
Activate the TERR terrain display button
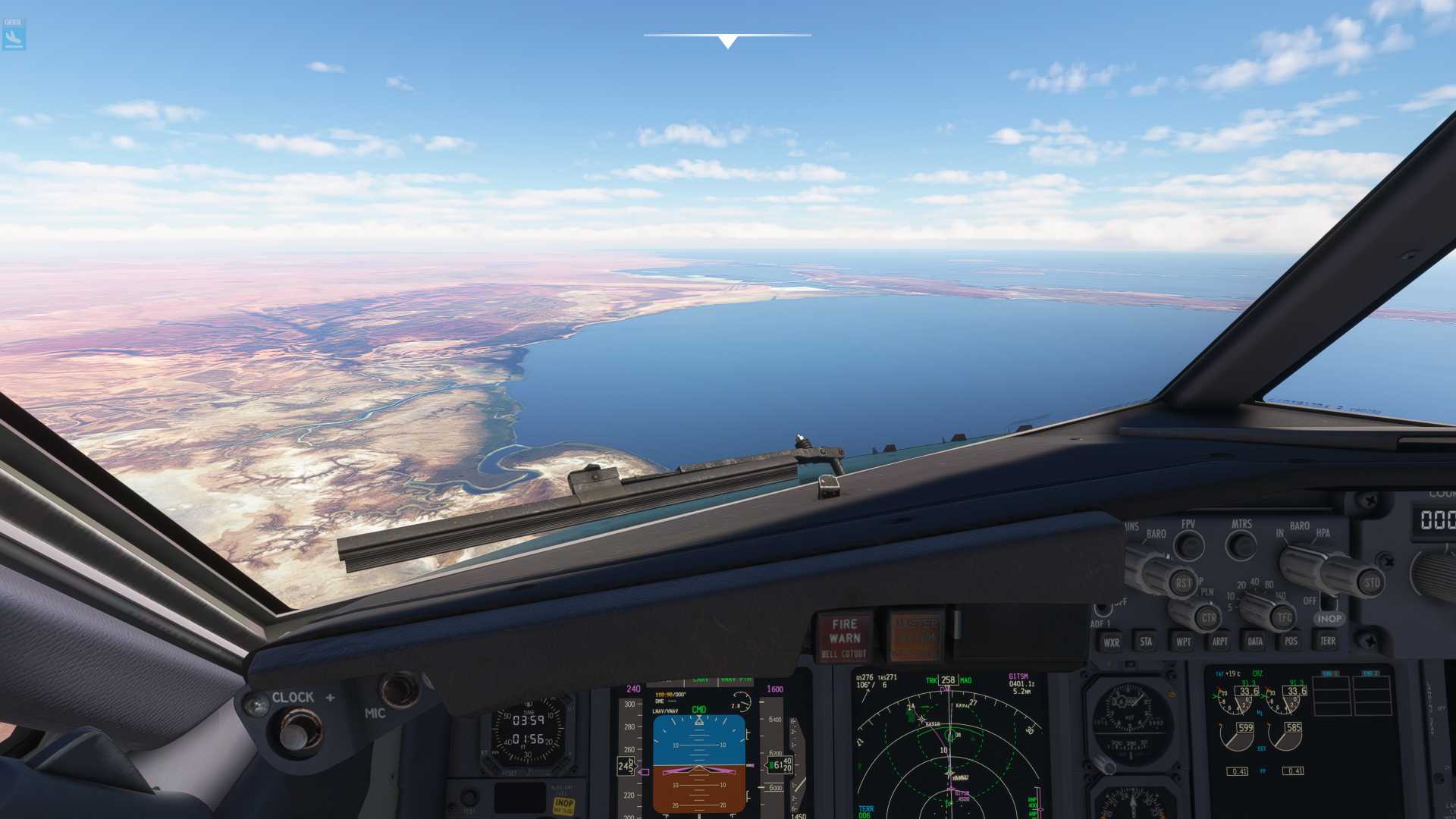coord(1327,641)
